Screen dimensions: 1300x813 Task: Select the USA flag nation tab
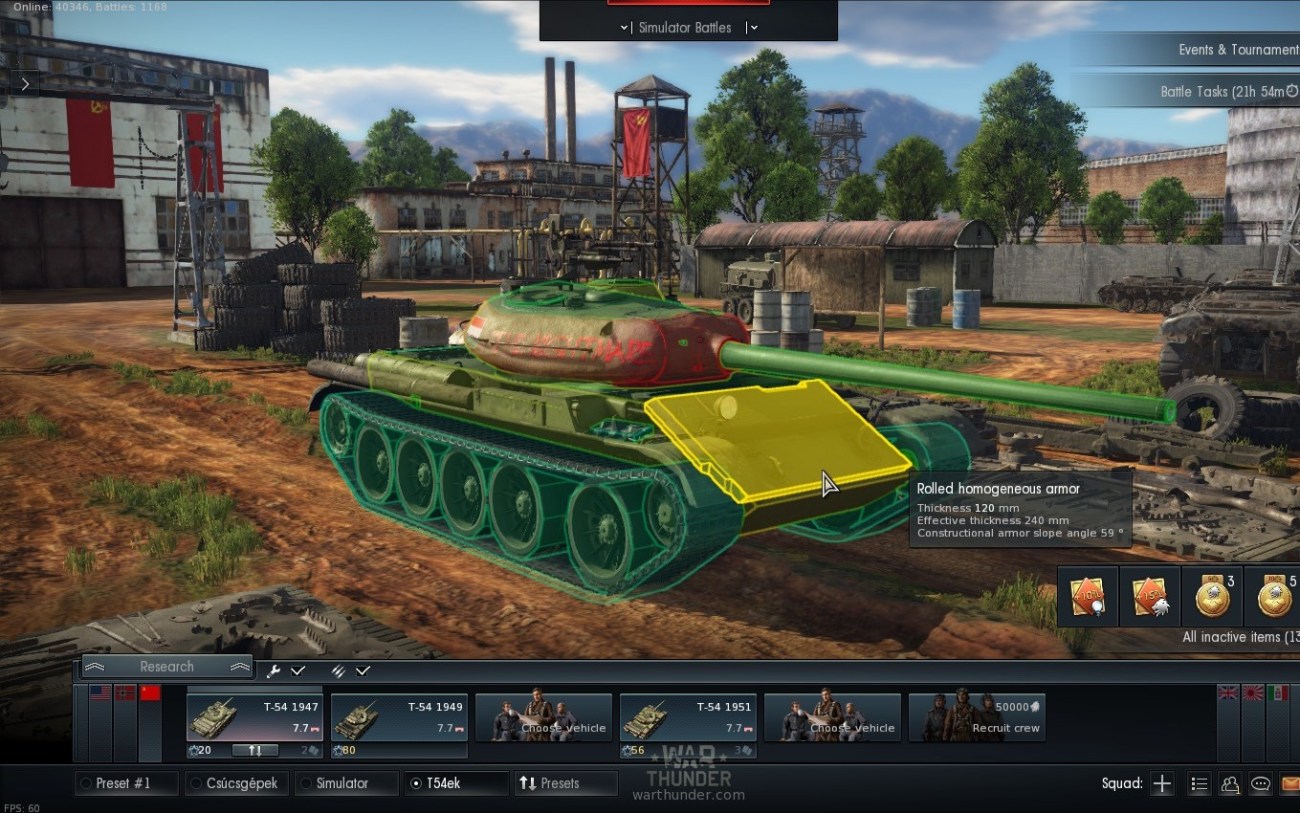(100, 693)
